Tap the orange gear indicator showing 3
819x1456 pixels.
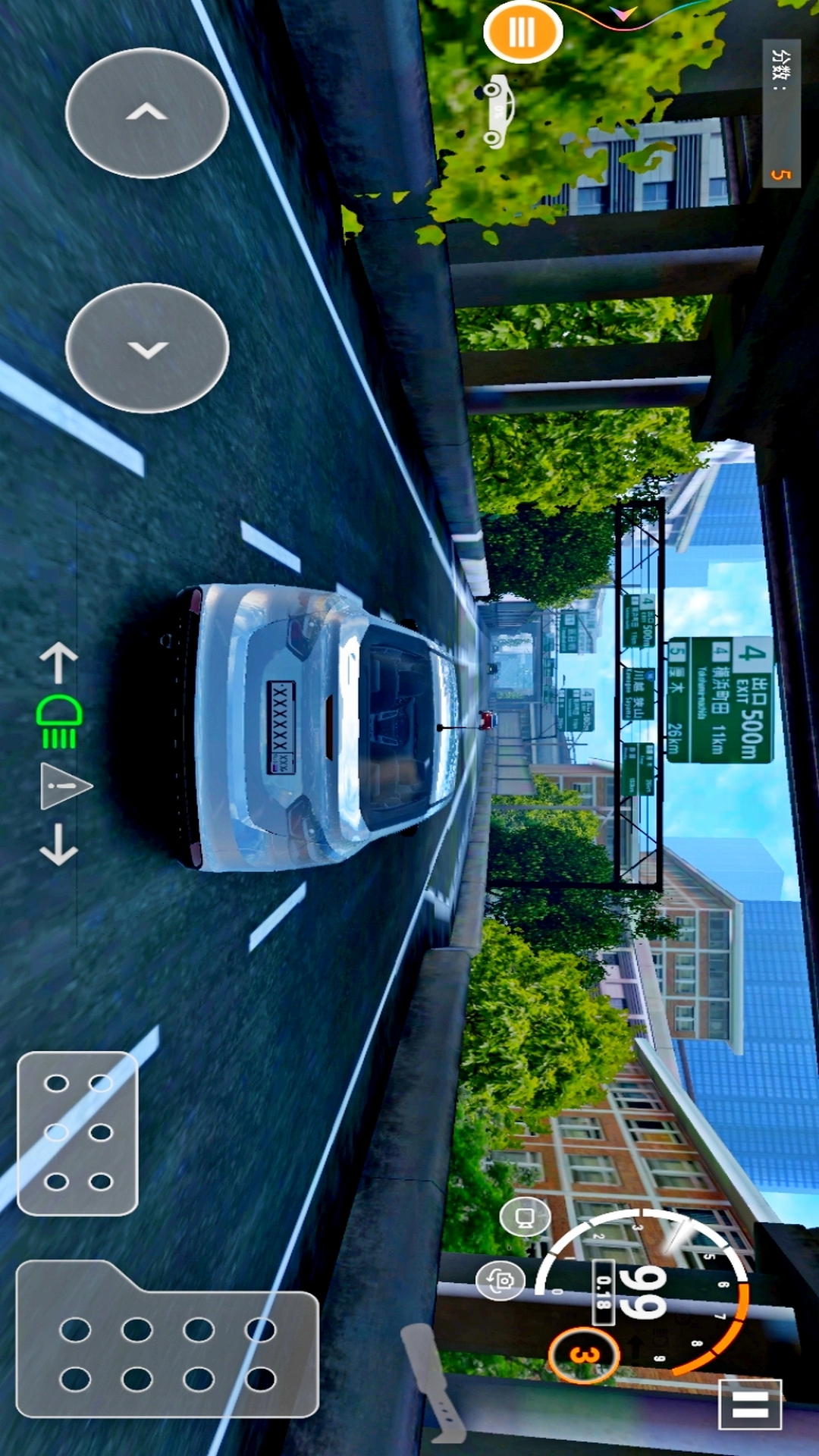[583, 1354]
